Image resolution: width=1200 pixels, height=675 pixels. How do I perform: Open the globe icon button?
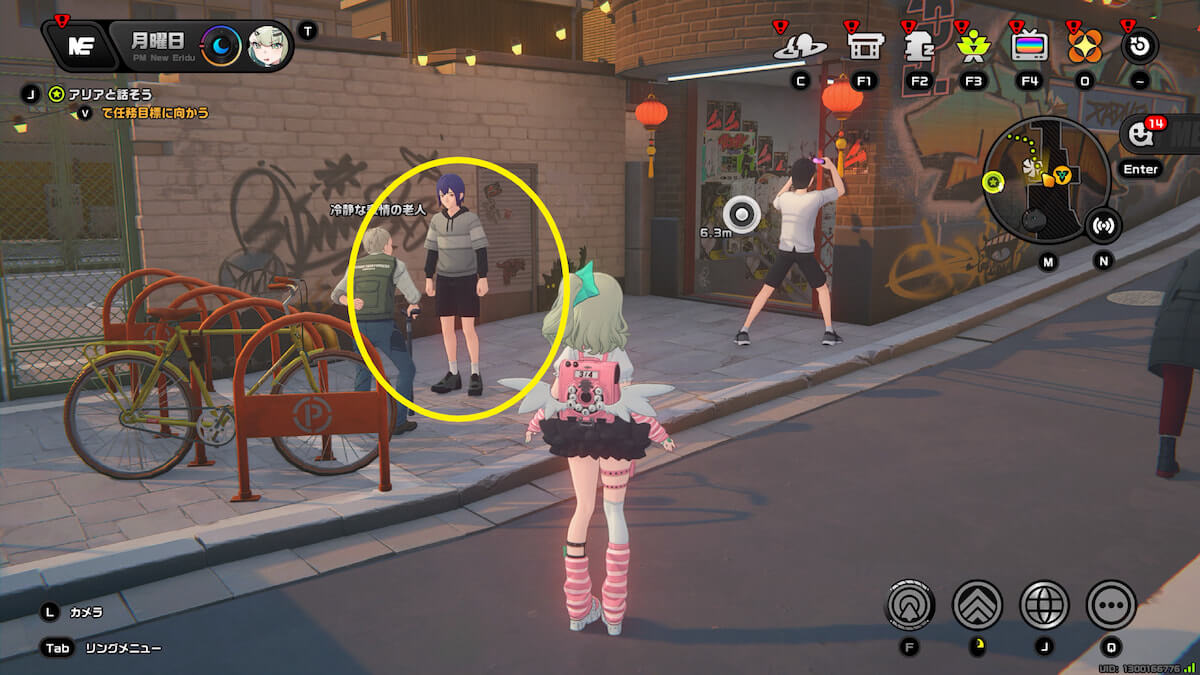[1044, 604]
